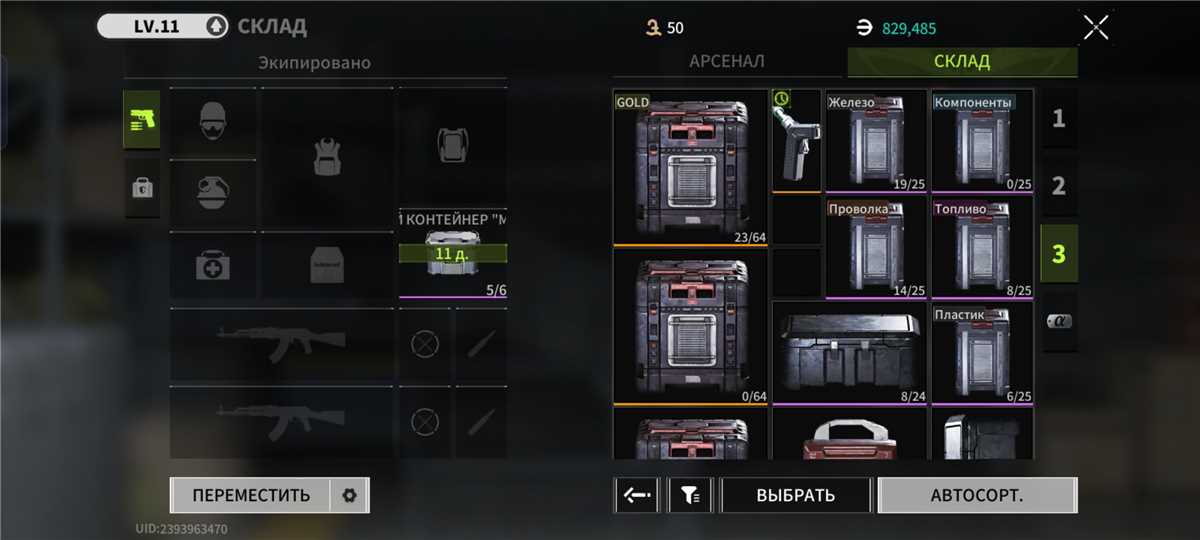Screen dimensions: 1200x540
Task: Open storage page 1
Action: tap(1059, 119)
